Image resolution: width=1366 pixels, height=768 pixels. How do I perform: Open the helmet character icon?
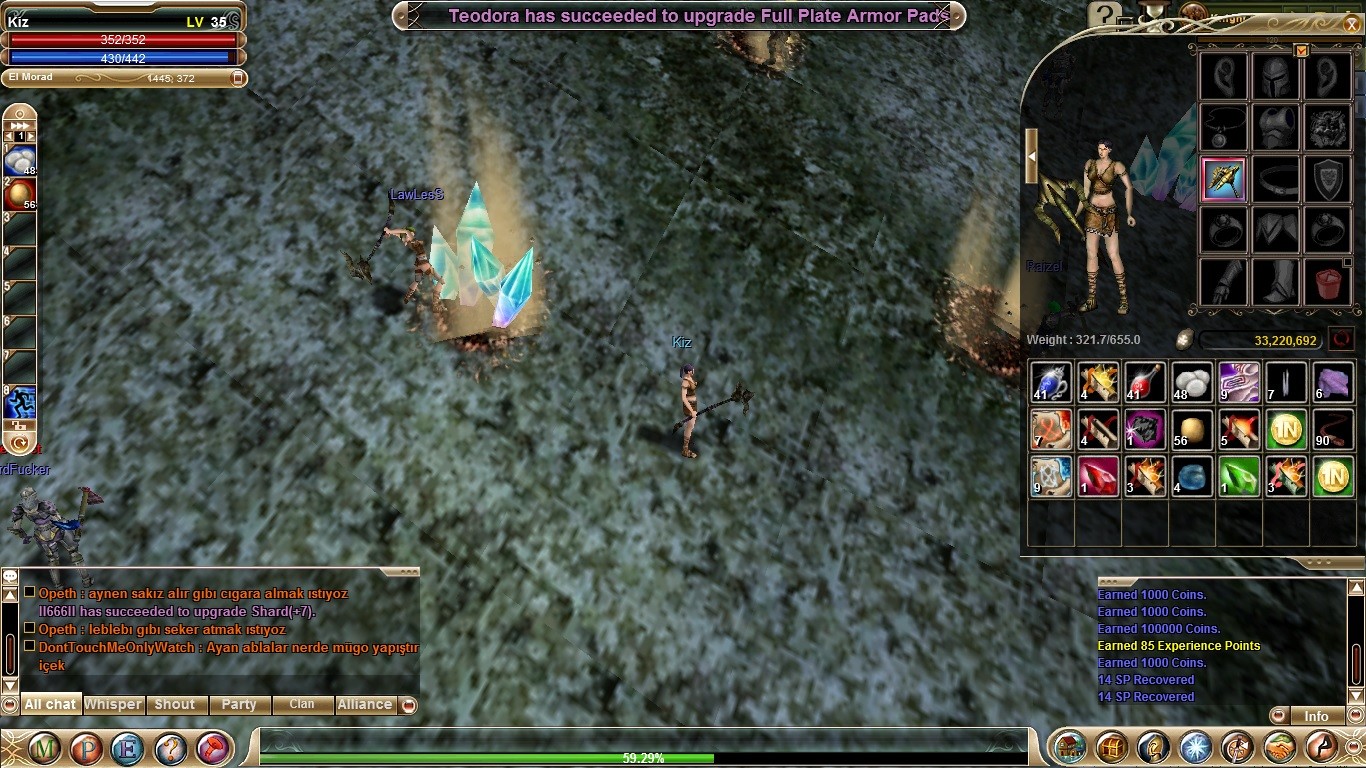click(x=1154, y=747)
